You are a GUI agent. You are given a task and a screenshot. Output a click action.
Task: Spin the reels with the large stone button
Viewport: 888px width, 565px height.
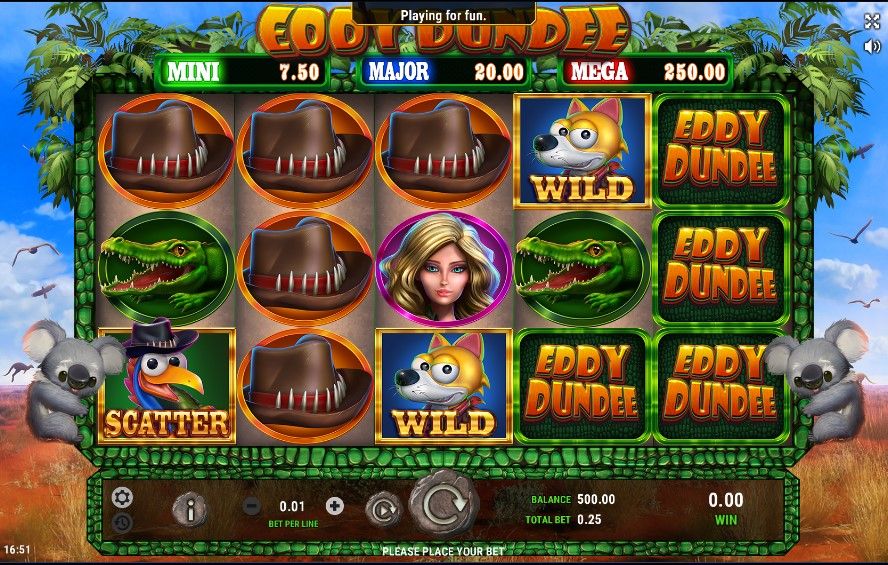pyautogui.click(x=441, y=506)
